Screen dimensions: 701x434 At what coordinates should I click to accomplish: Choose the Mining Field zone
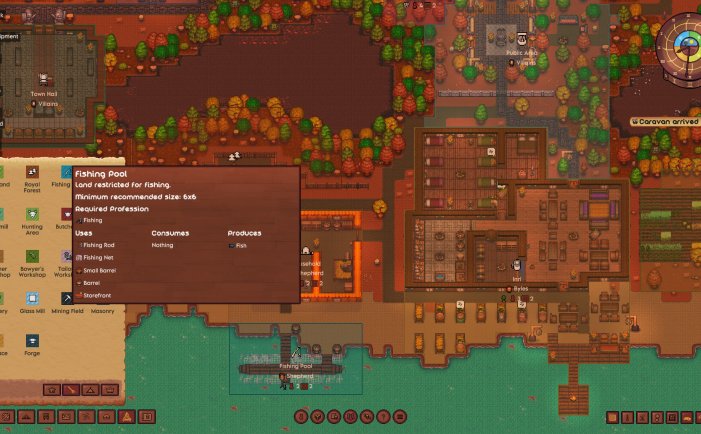(x=68, y=299)
